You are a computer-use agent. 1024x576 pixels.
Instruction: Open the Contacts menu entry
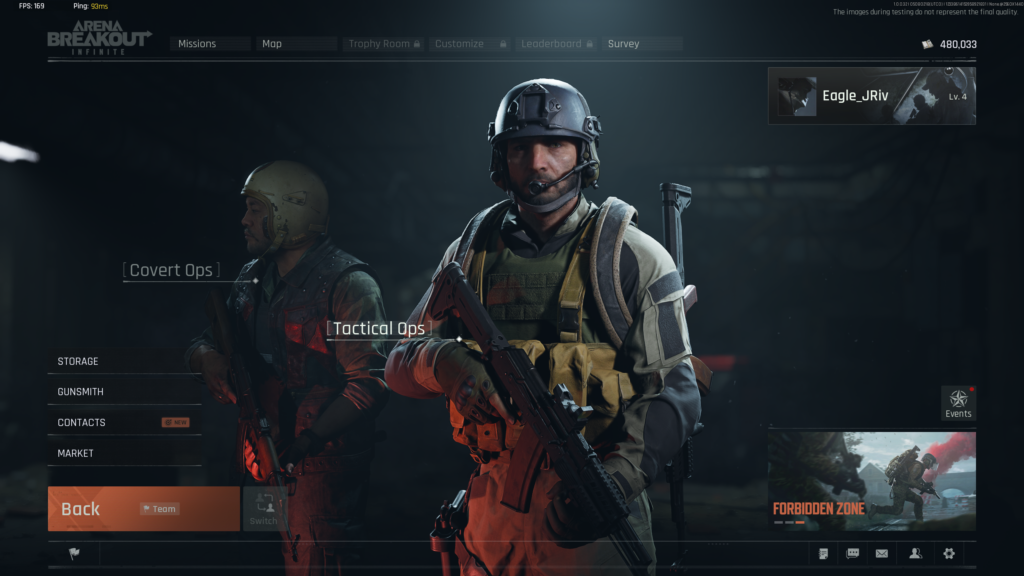pyautogui.click(x=124, y=423)
